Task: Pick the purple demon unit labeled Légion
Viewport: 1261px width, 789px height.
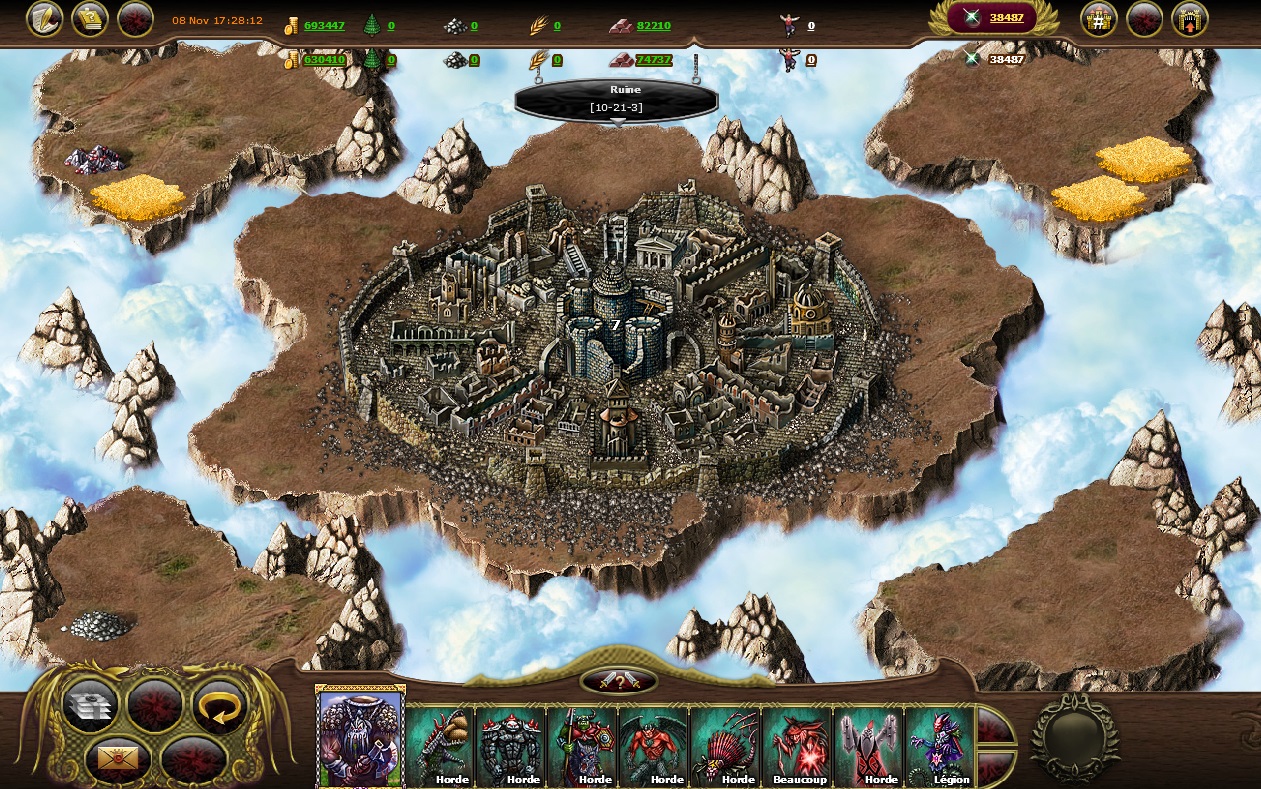Action: point(940,747)
